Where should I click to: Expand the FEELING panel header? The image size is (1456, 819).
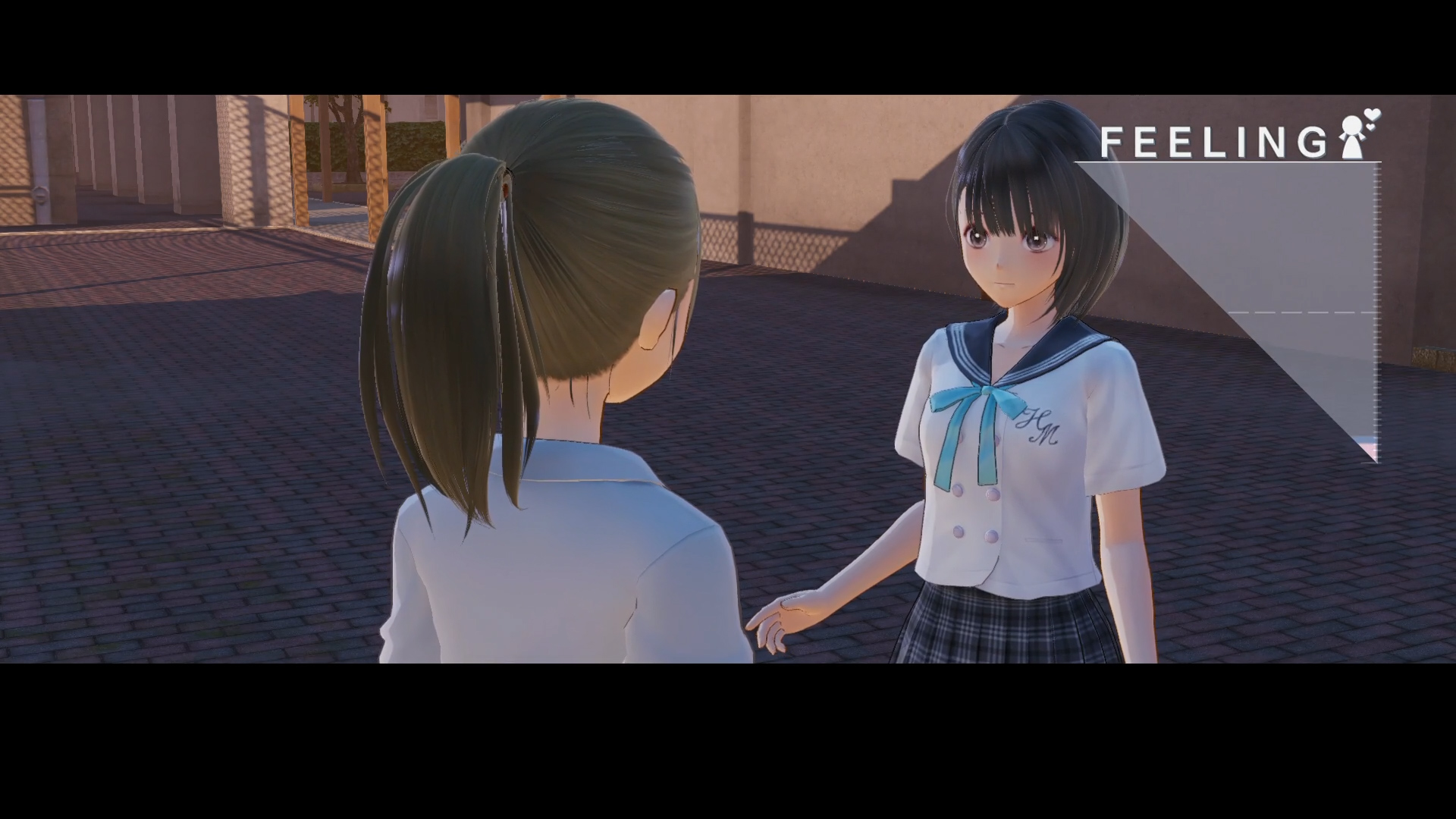click(x=1213, y=144)
